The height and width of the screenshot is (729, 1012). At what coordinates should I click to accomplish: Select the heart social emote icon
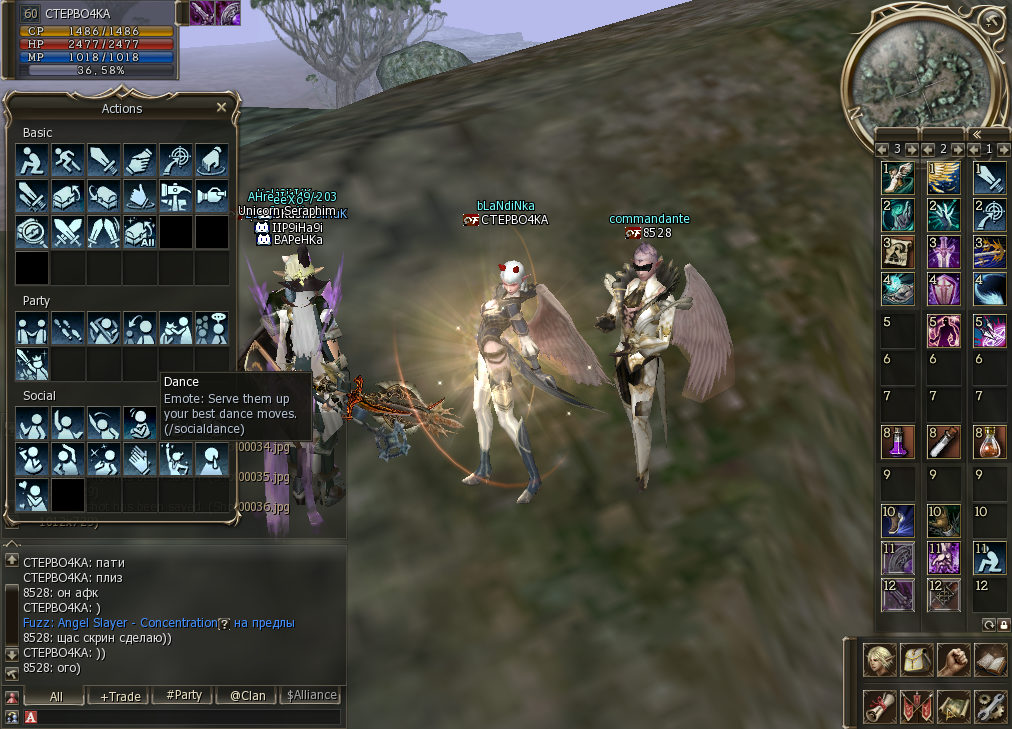31,495
